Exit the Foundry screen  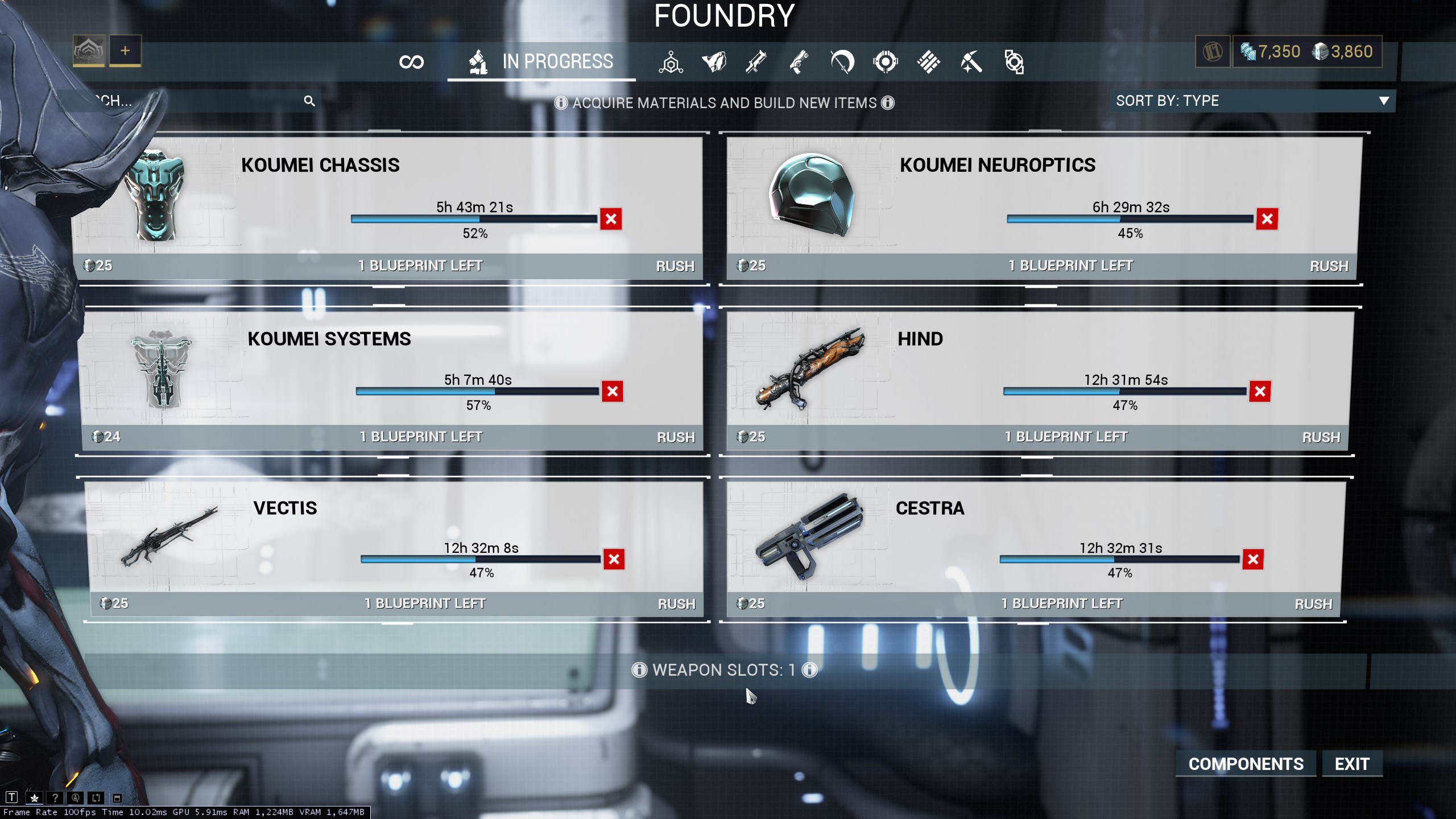[1352, 764]
